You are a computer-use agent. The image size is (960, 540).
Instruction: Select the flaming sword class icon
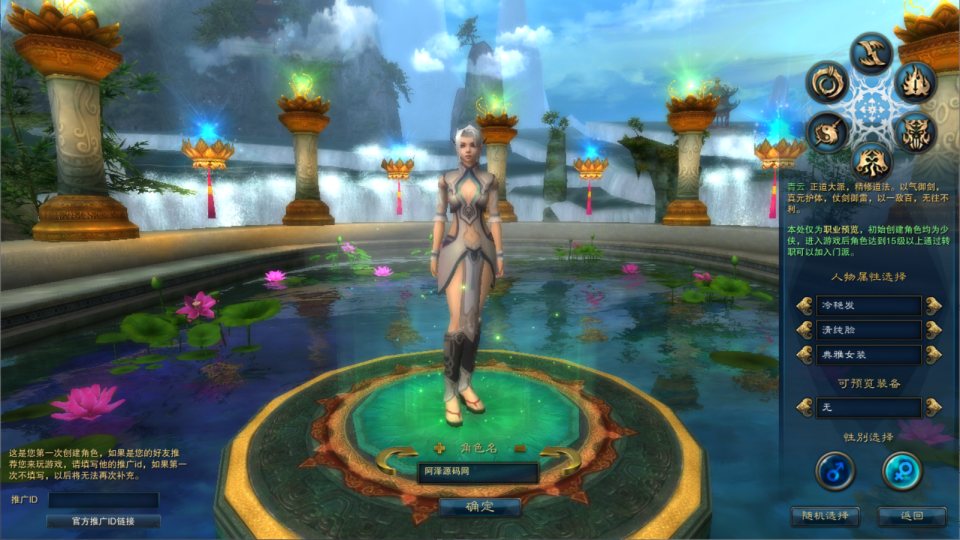pos(915,81)
